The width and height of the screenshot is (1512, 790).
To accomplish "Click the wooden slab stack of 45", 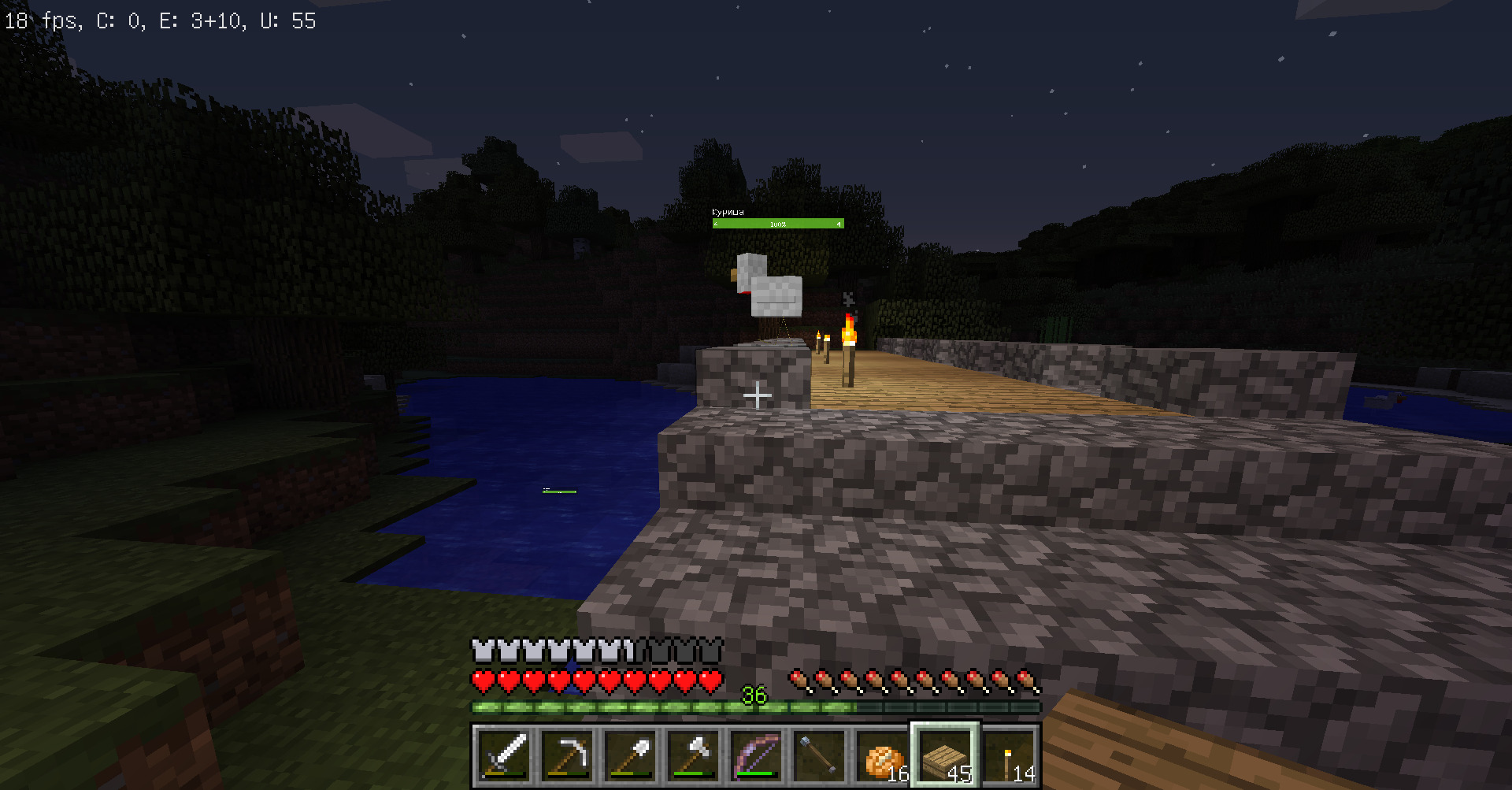I will (x=946, y=756).
